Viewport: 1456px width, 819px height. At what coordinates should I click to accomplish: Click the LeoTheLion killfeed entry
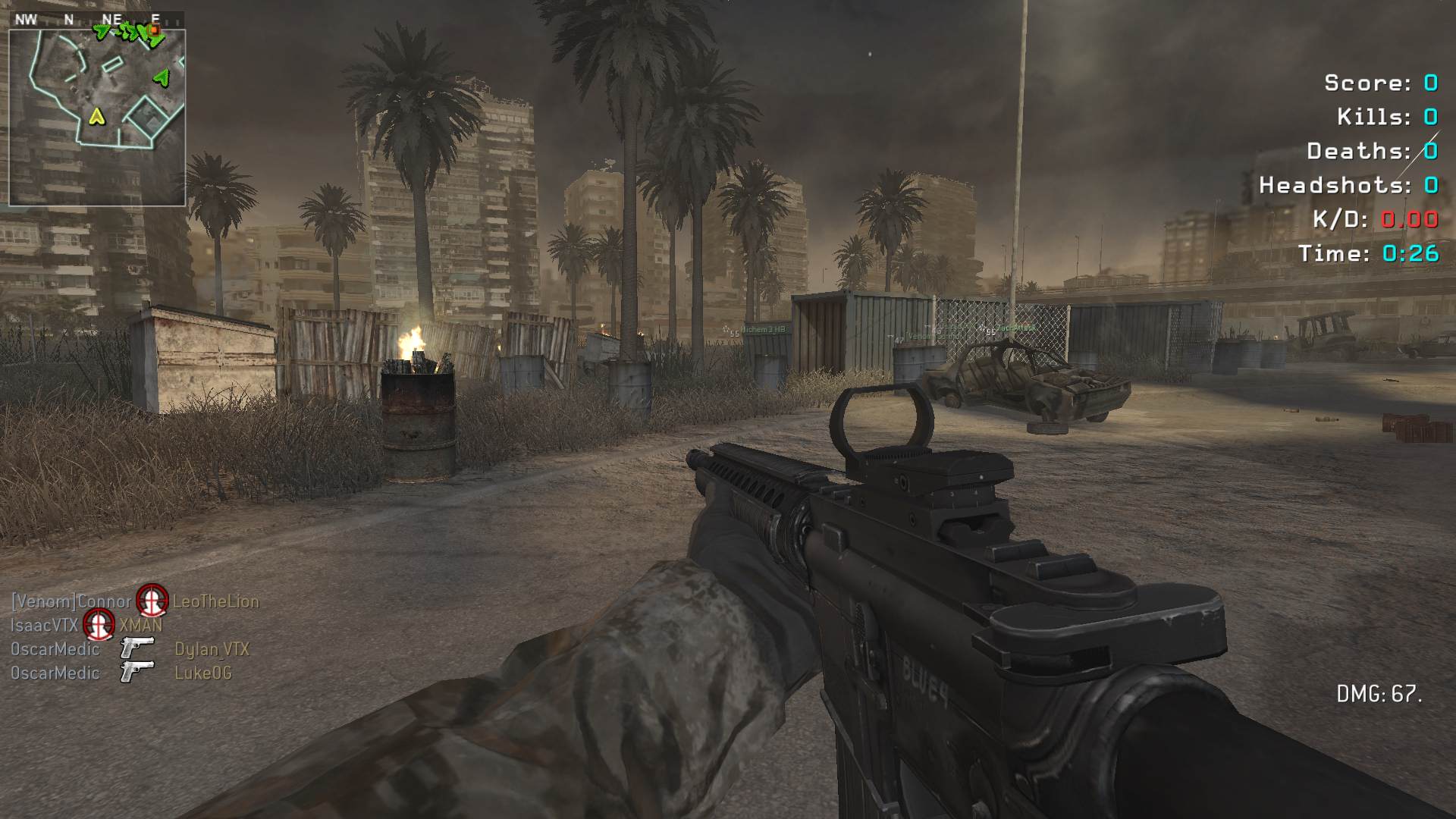[x=216, y=601]
